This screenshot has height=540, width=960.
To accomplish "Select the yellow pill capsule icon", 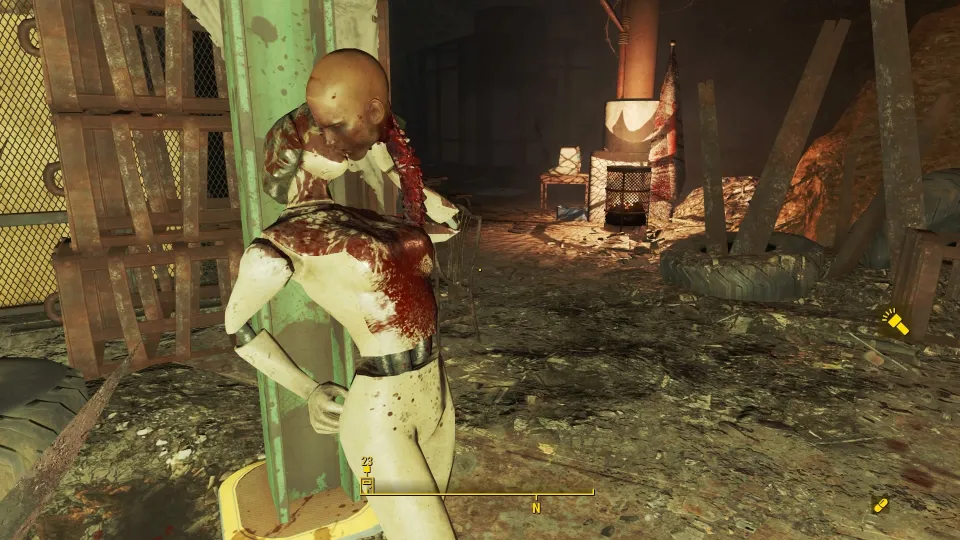I will [881, 505].
